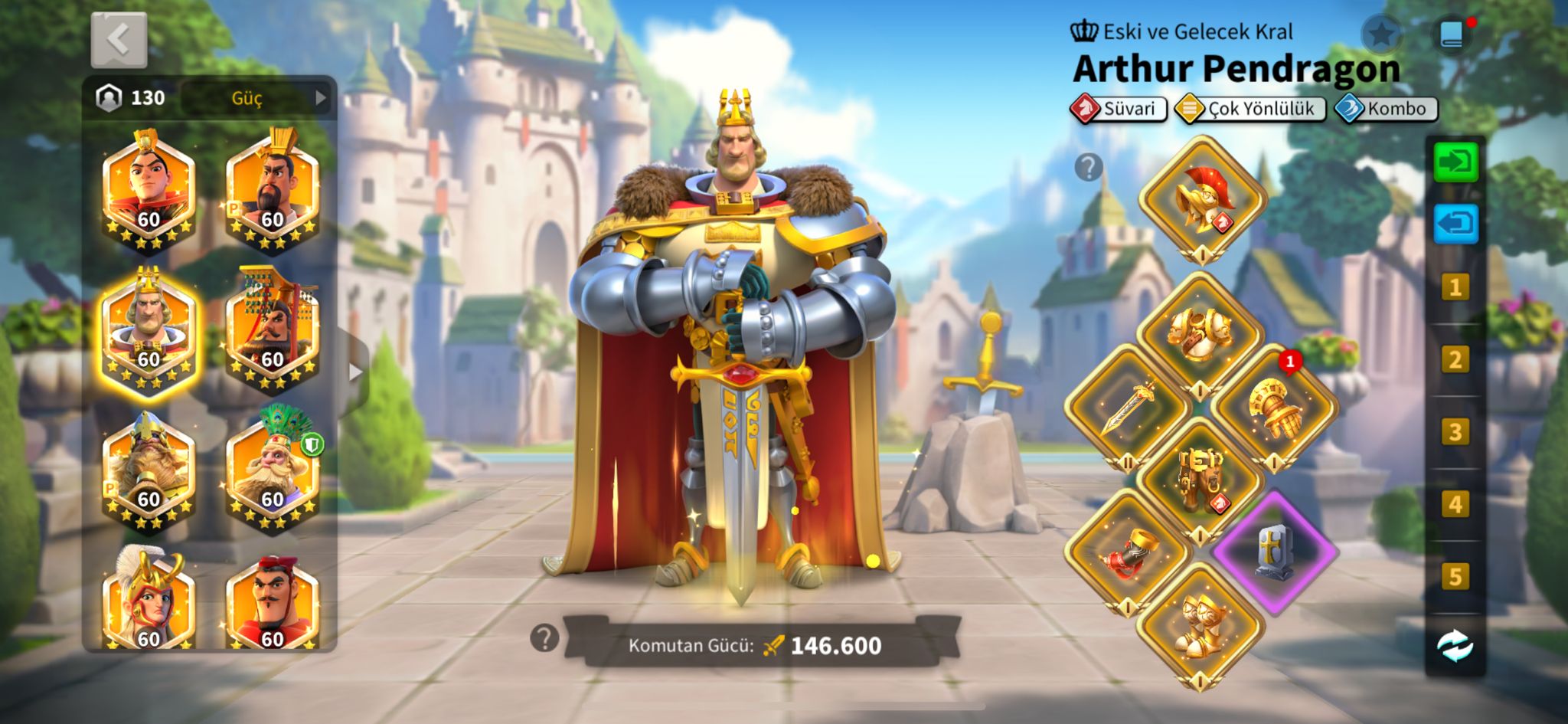Show the Çok Yönlülük tag details
The height and width of the screenshot is (724, 1568).
click(1250, 109)
